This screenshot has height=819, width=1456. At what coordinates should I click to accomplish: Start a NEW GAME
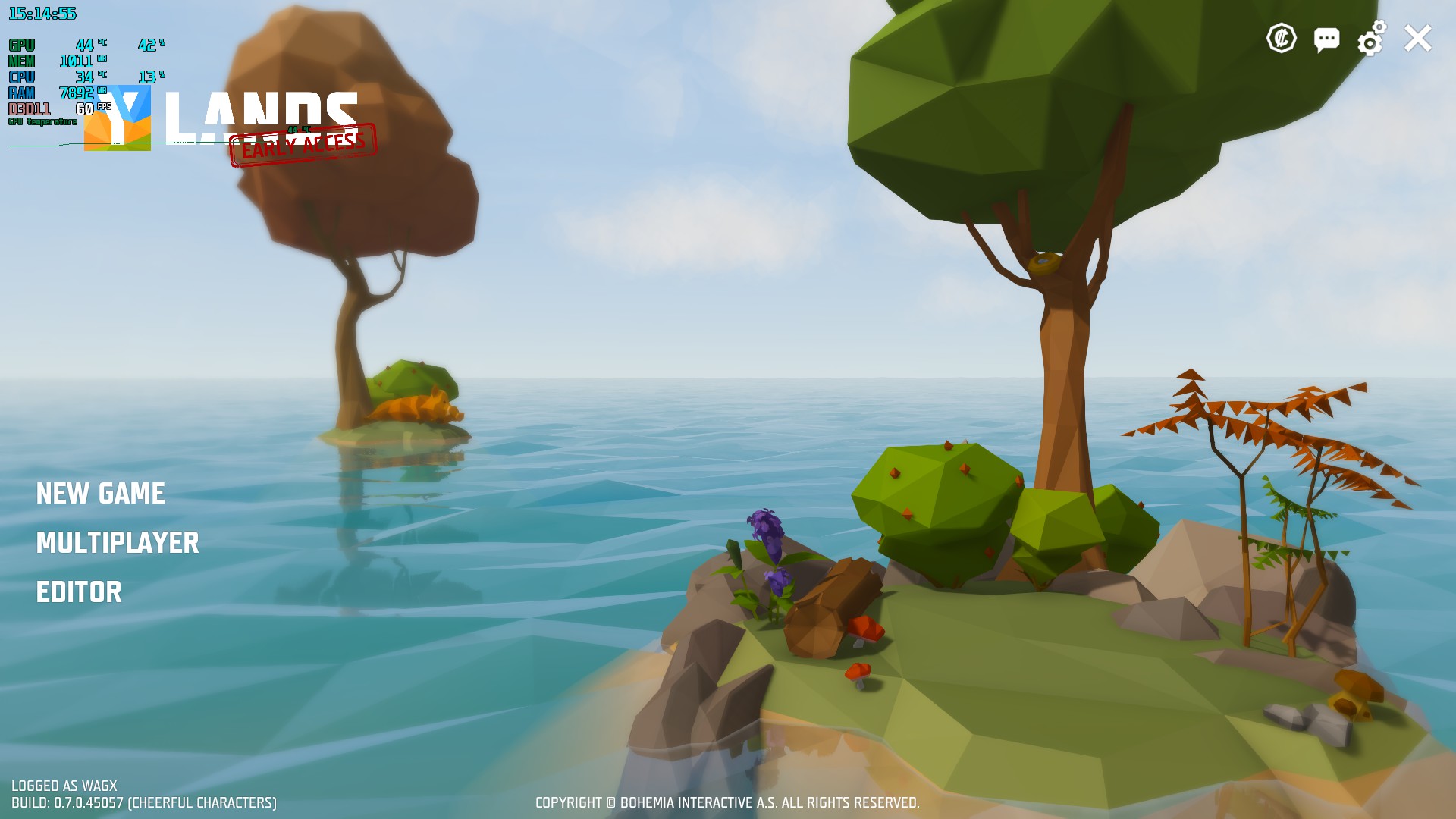click(x=101, y=494)
